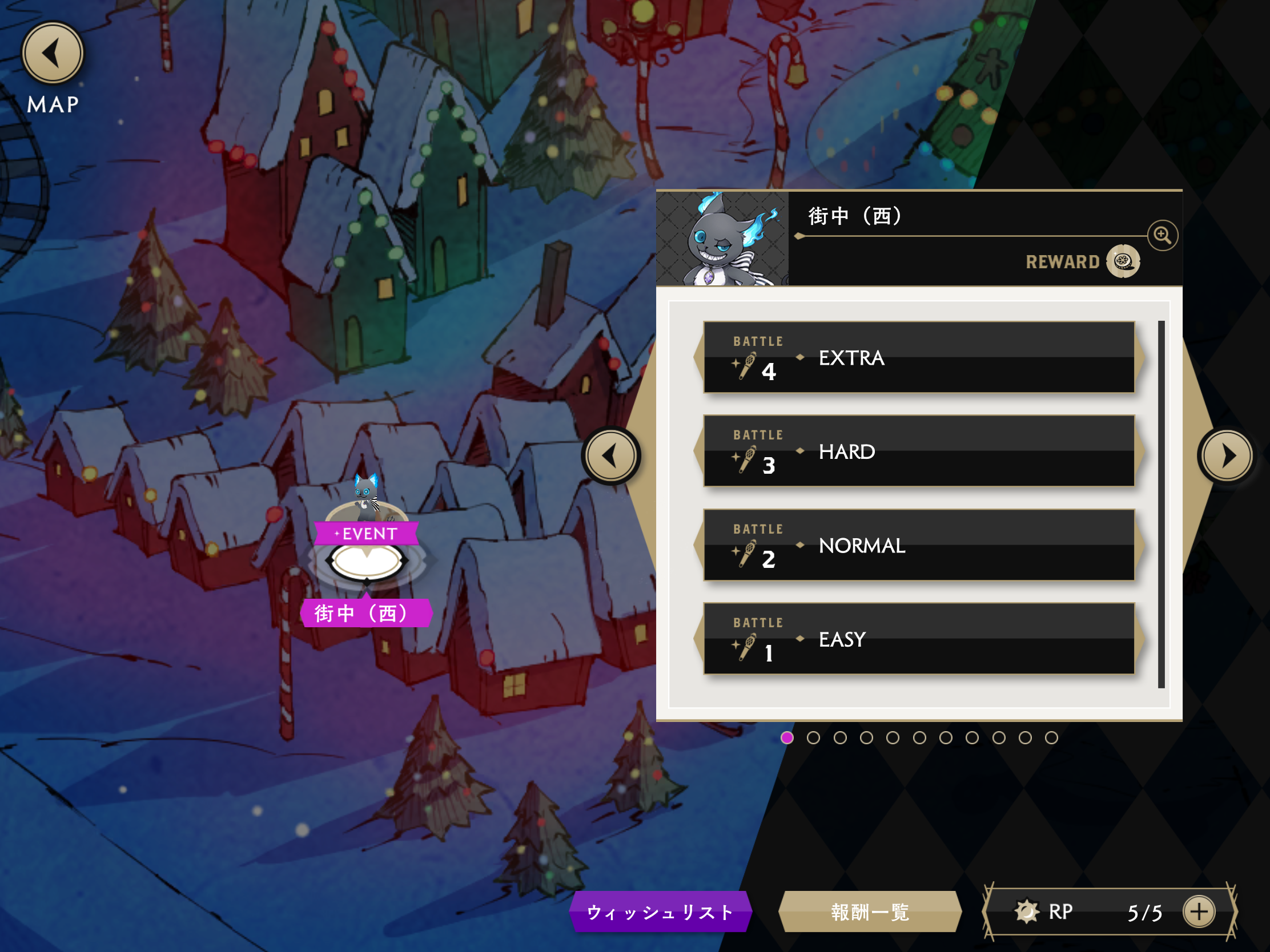Screen dimensions: 1270x952
Task: Open the Grim enemy portrait thumbnail
Action: 722,239
